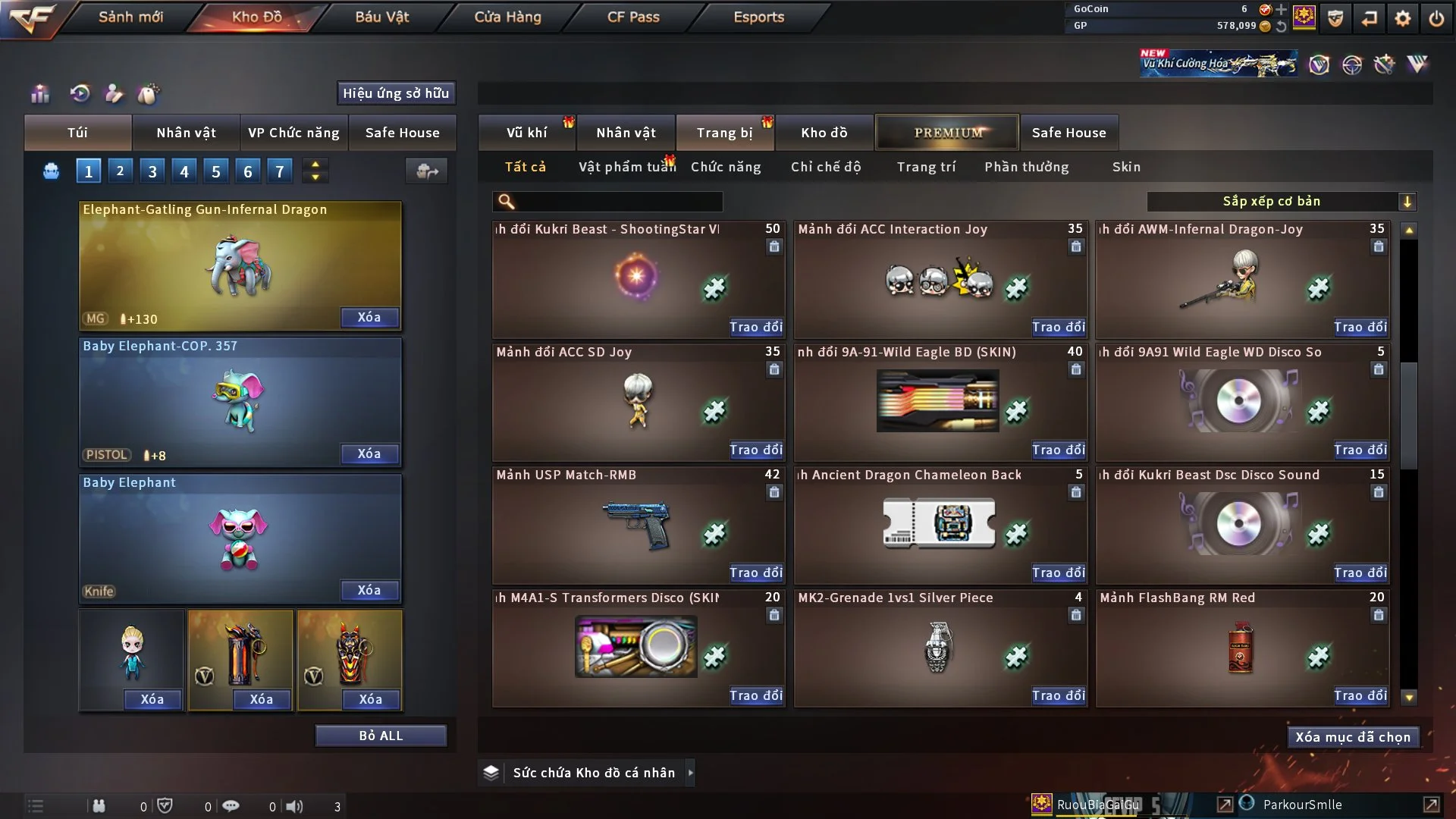The height and width of the screenshot is (819, 1456).
Task: Switch to bag number 3
Action: pos(152,171)
